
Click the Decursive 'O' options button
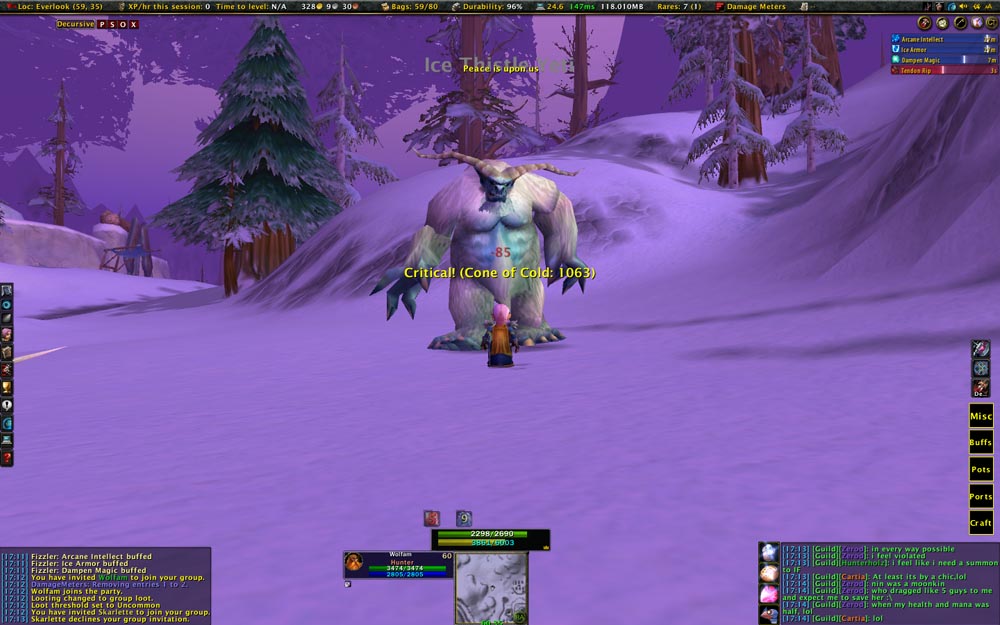coord(123,23)
